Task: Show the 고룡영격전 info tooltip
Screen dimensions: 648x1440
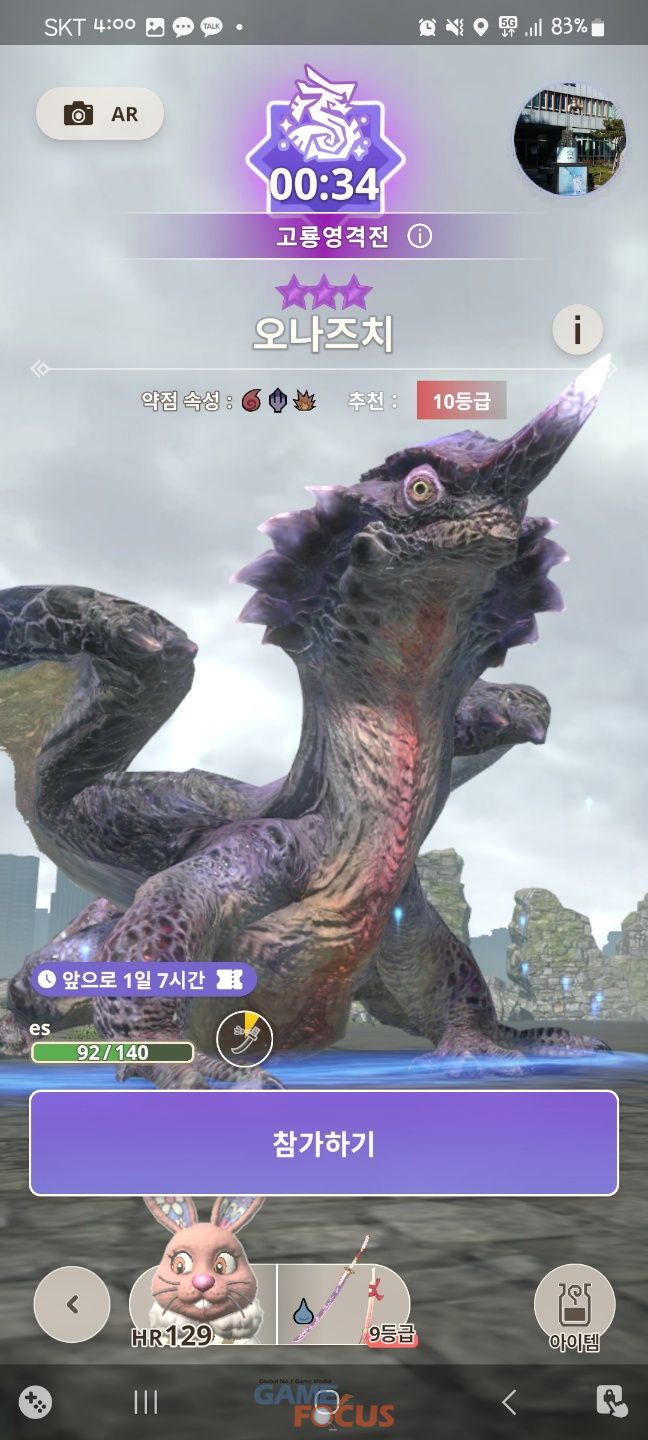Action: [421, 237]
